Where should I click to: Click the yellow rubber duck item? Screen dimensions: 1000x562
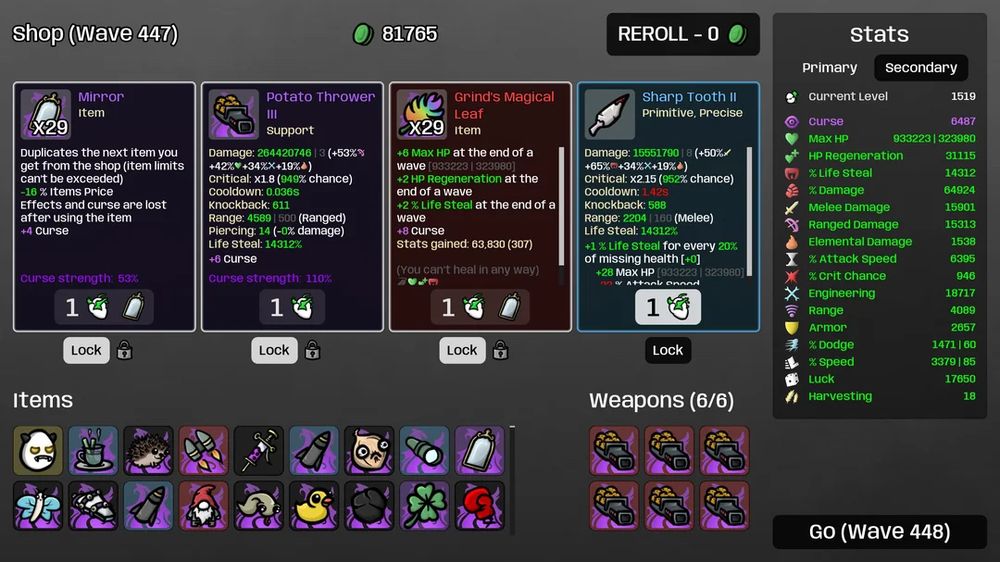click(x=314, y=506)
